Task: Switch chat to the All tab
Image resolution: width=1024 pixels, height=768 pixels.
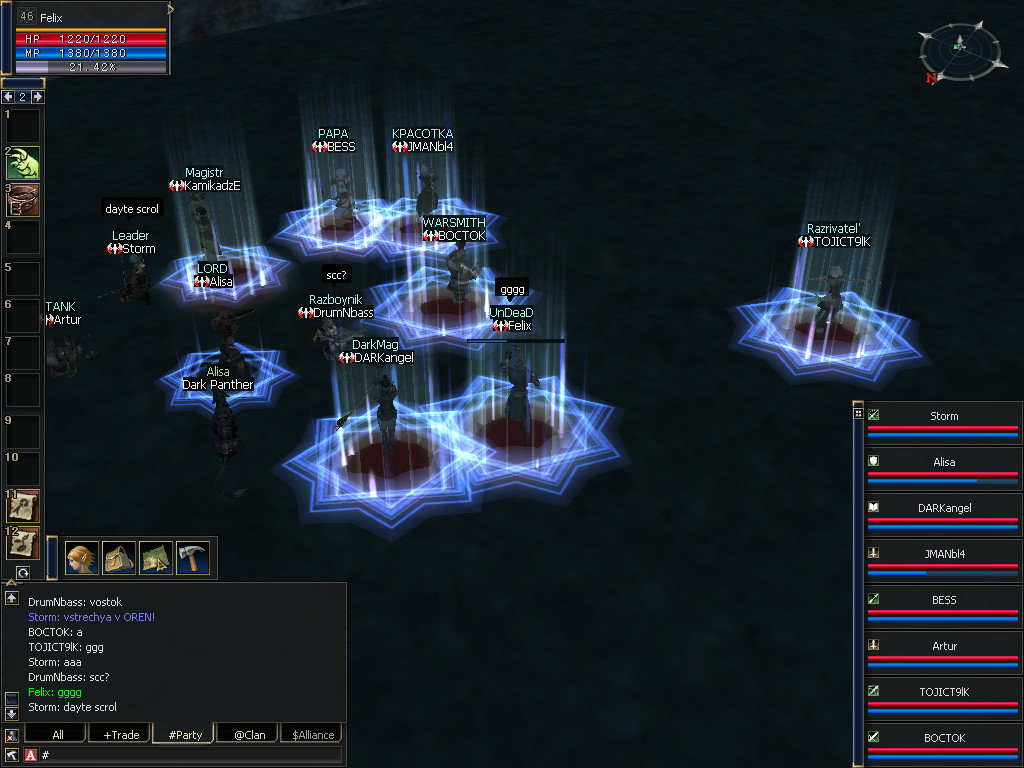Action: pyautogui.click(x=58, y=735)
